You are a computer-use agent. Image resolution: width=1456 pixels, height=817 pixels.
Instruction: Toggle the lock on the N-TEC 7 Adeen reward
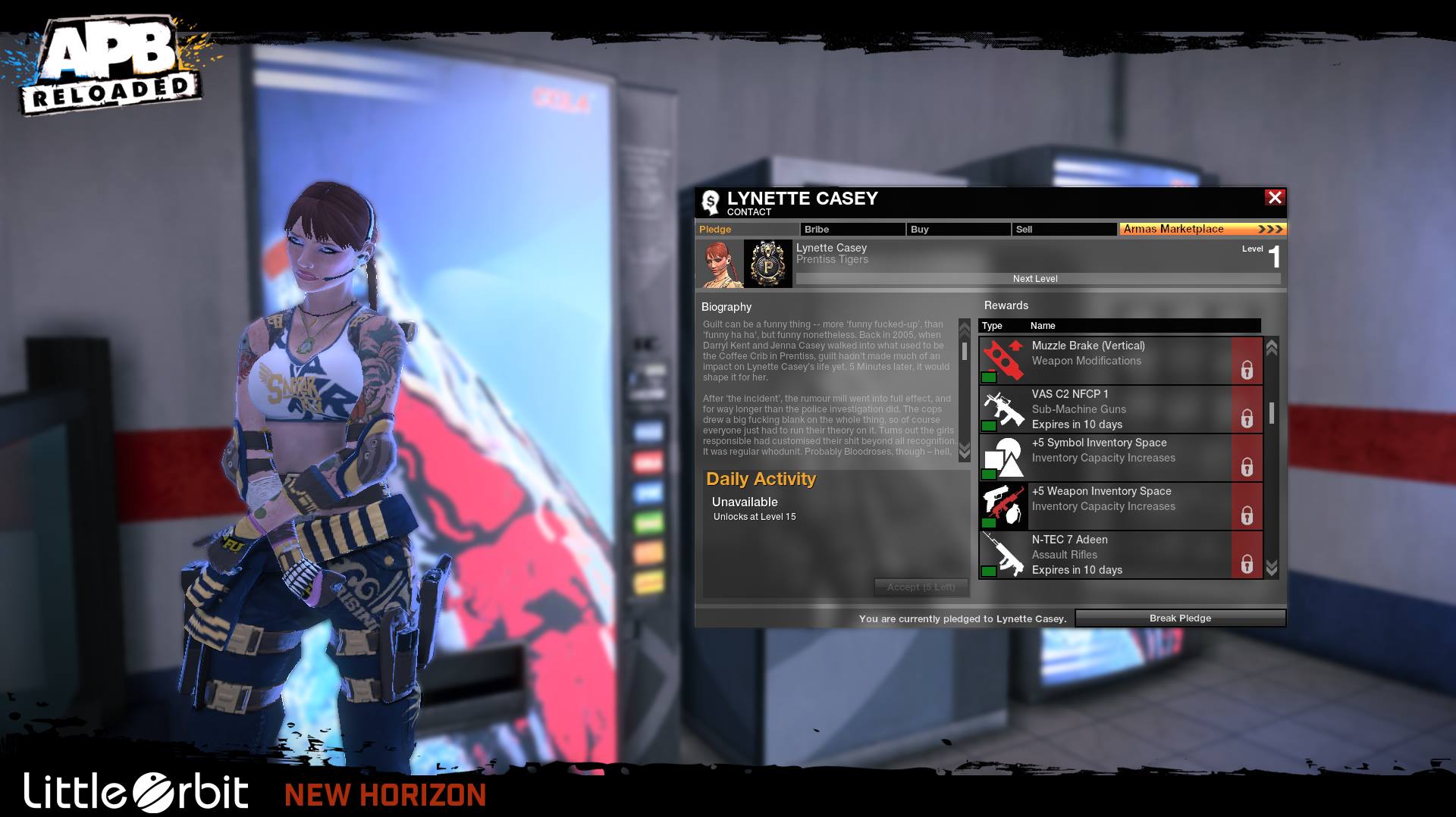click(x=1248, y=563)
